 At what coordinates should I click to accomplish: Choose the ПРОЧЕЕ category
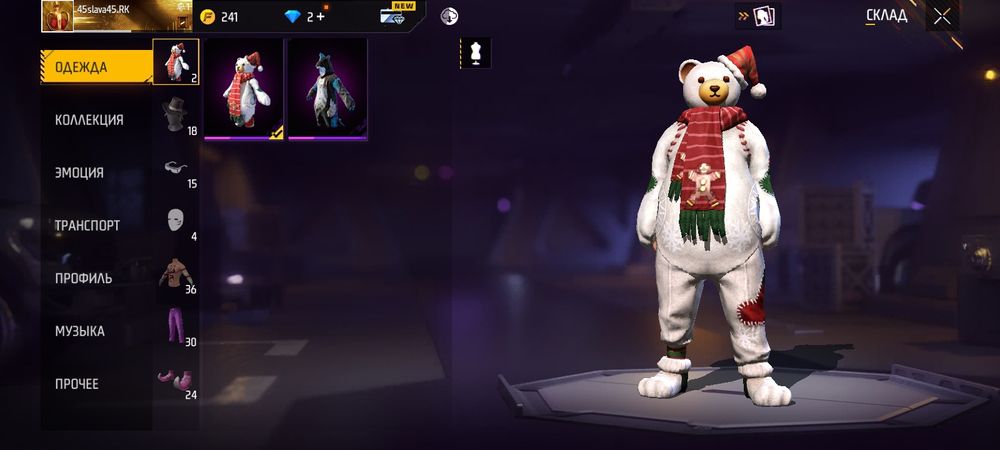(x=76, y=384)
